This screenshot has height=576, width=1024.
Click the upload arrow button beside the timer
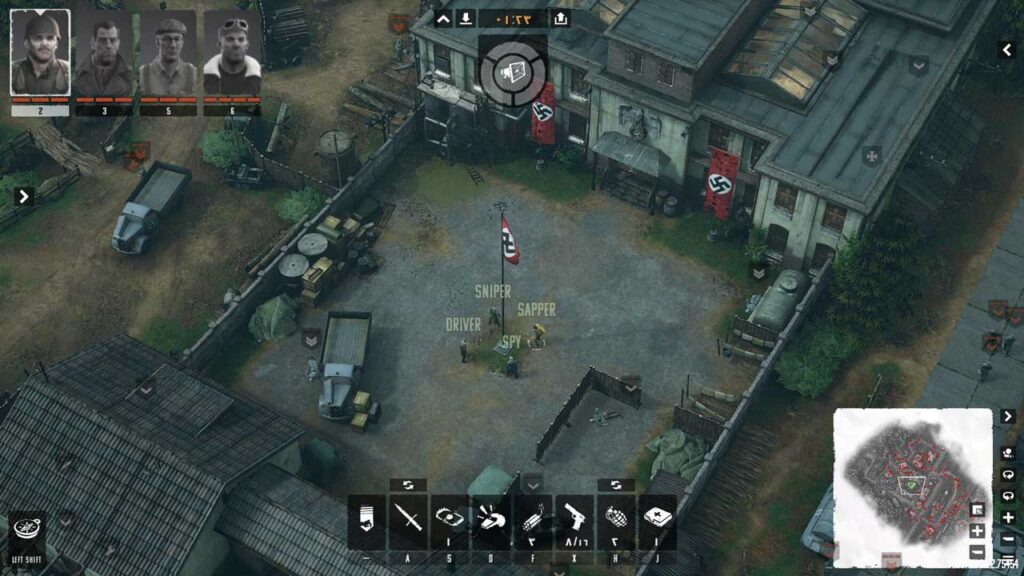pos(561,18)
